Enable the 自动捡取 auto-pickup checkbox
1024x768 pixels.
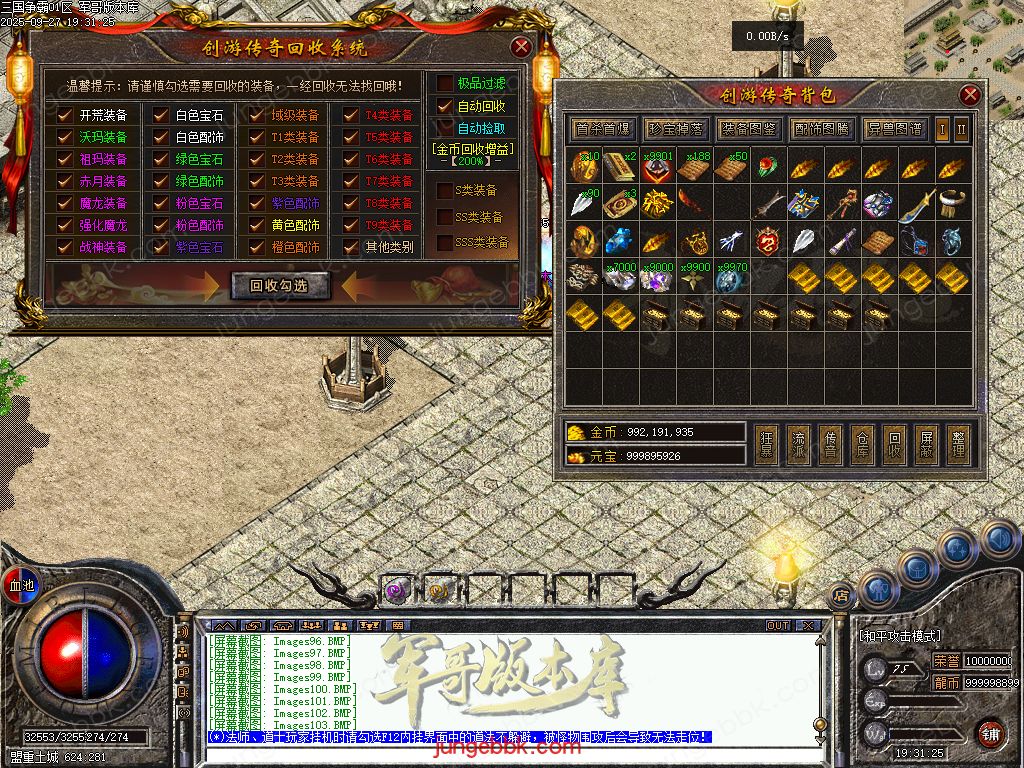tap(445, 128)
